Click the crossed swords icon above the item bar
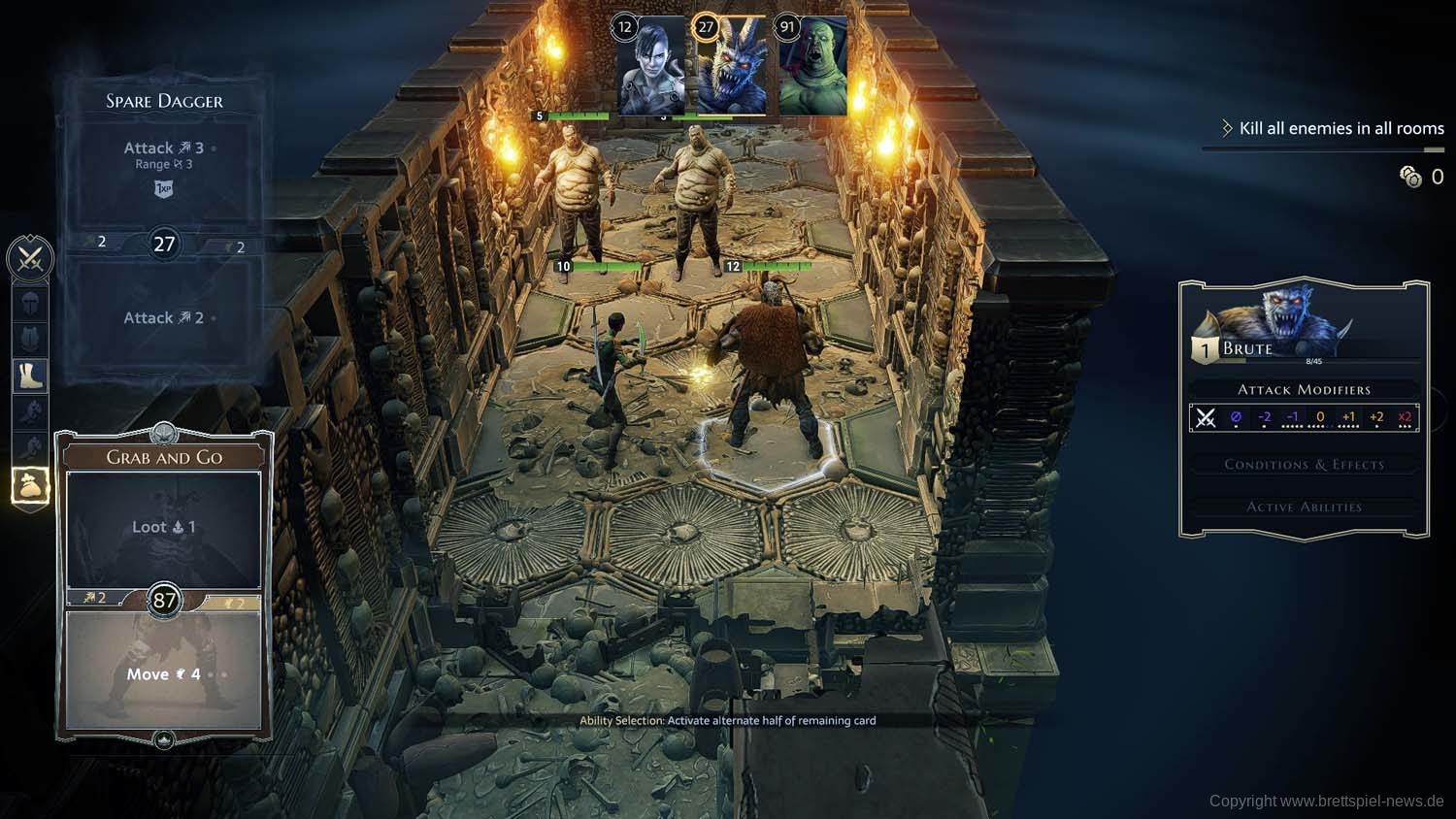 click(x=30, y=259)
